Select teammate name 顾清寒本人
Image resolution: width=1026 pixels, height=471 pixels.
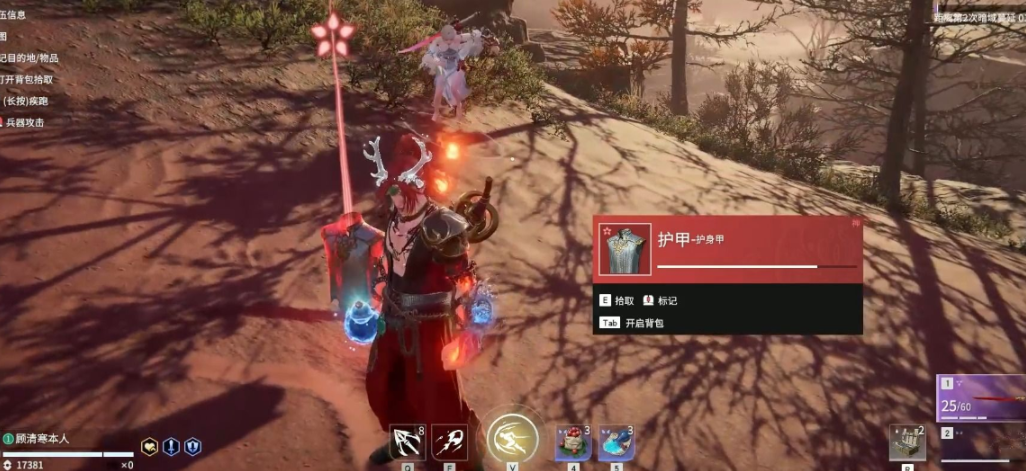(41, 437)
